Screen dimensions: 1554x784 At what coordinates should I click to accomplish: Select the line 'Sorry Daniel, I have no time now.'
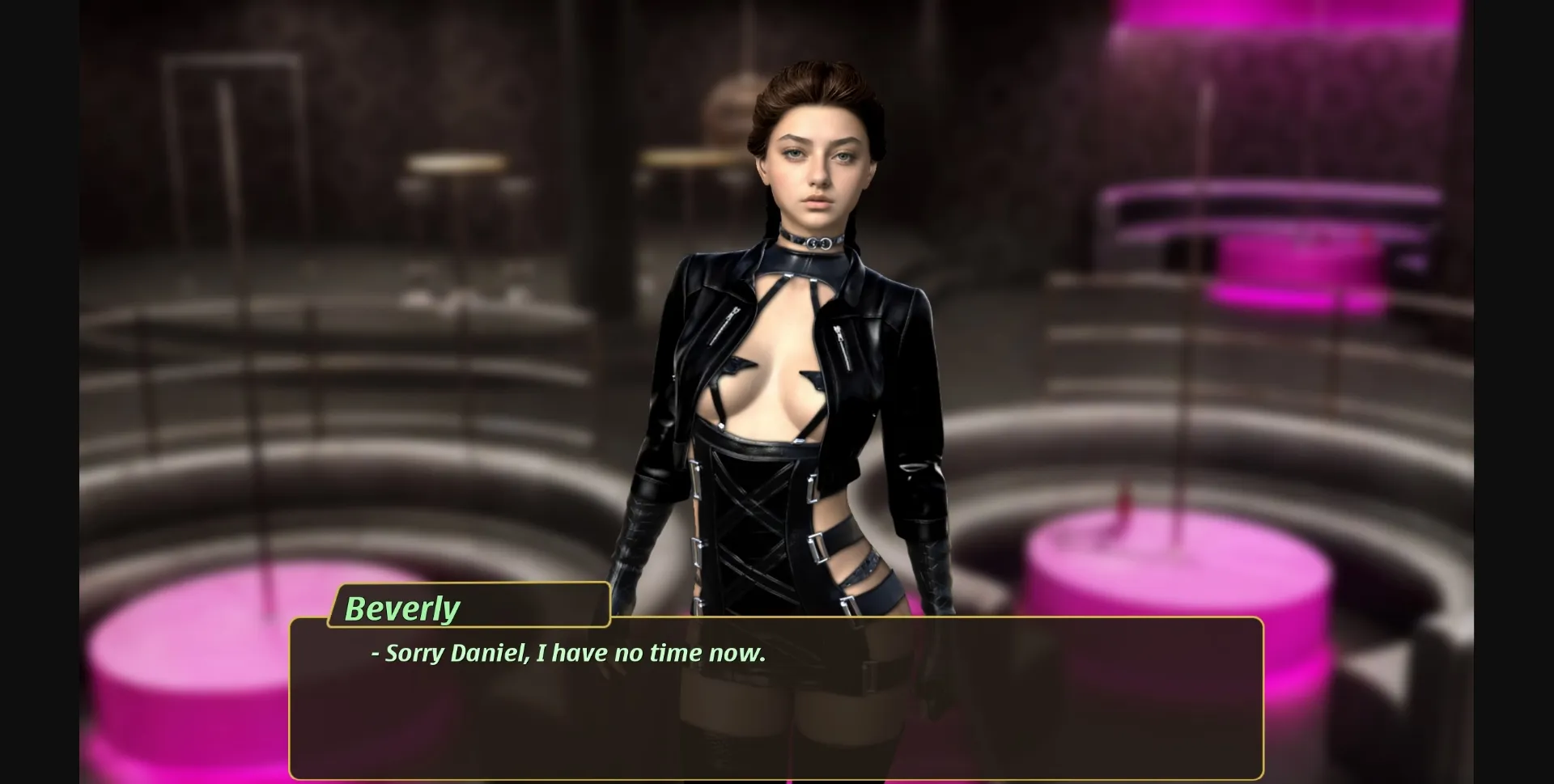[x=567, y=653]
